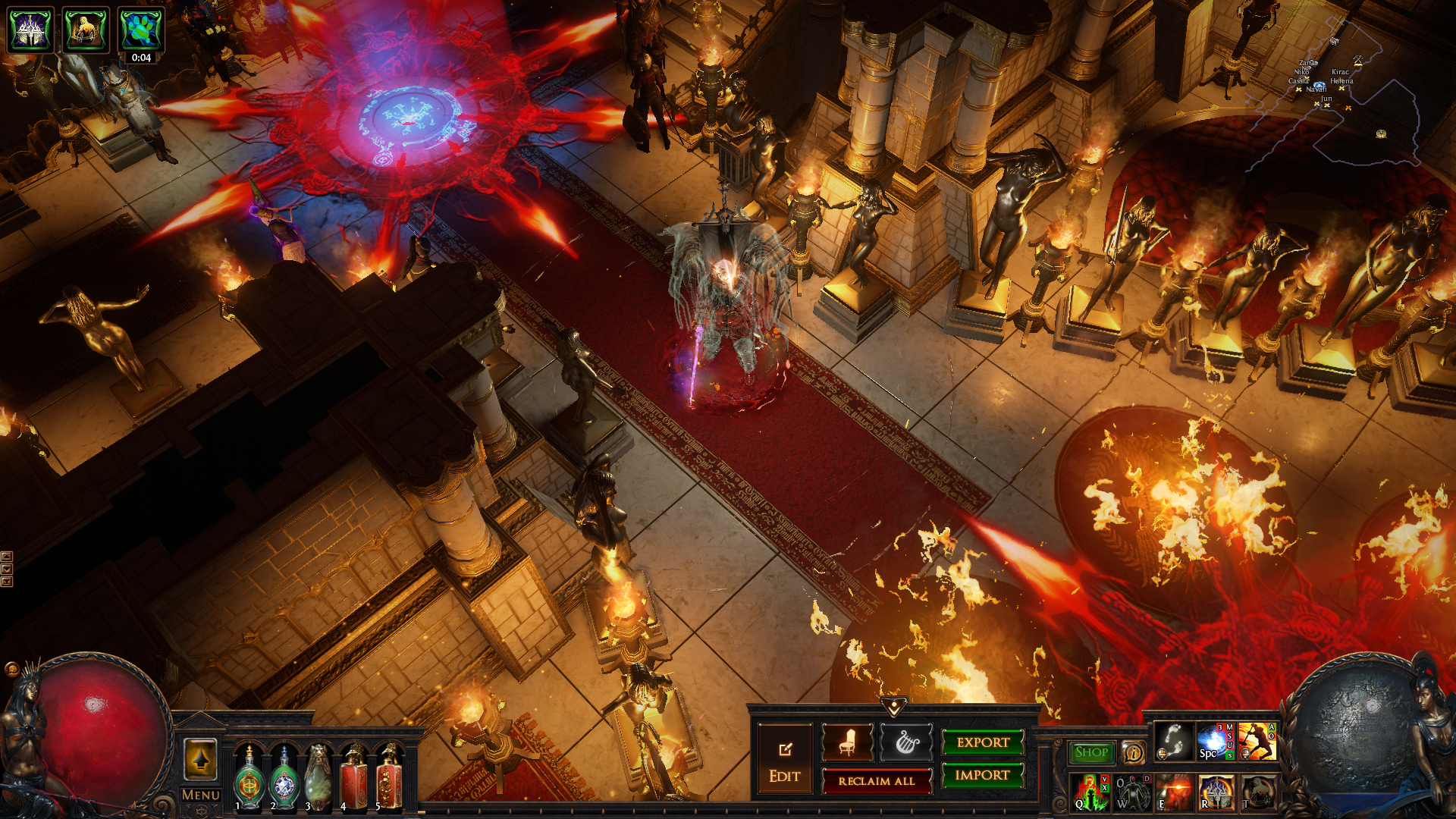The height and width of the screenshot is (819, 1456).
Task: Collapse the hideout panel with the arrow
Action: click(894, 707)
